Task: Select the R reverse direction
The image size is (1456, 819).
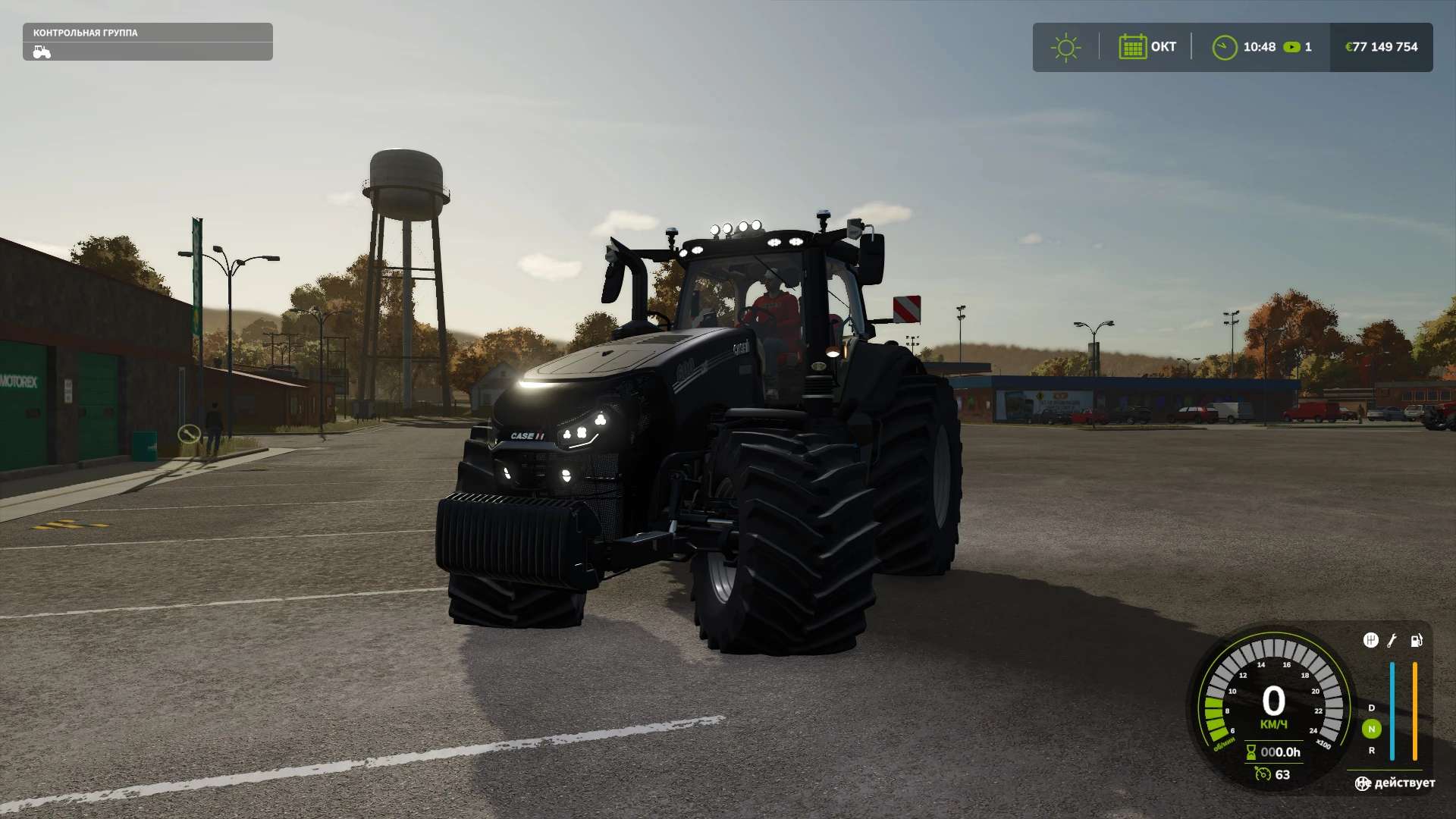Action: [x=1371, y=751]
